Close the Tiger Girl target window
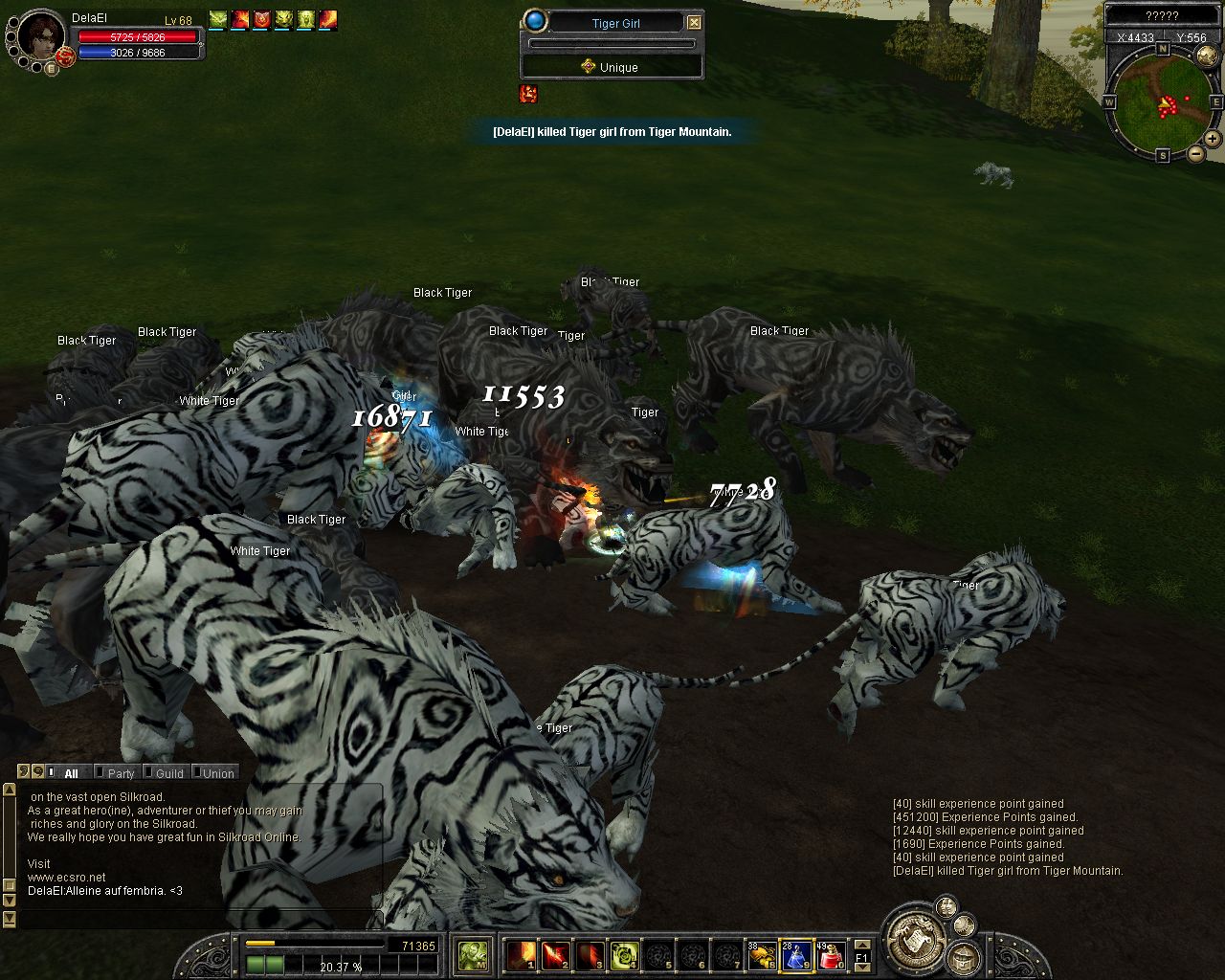Screen dimensions: 1225x980 pyautogui.click(x=695, y=22)
